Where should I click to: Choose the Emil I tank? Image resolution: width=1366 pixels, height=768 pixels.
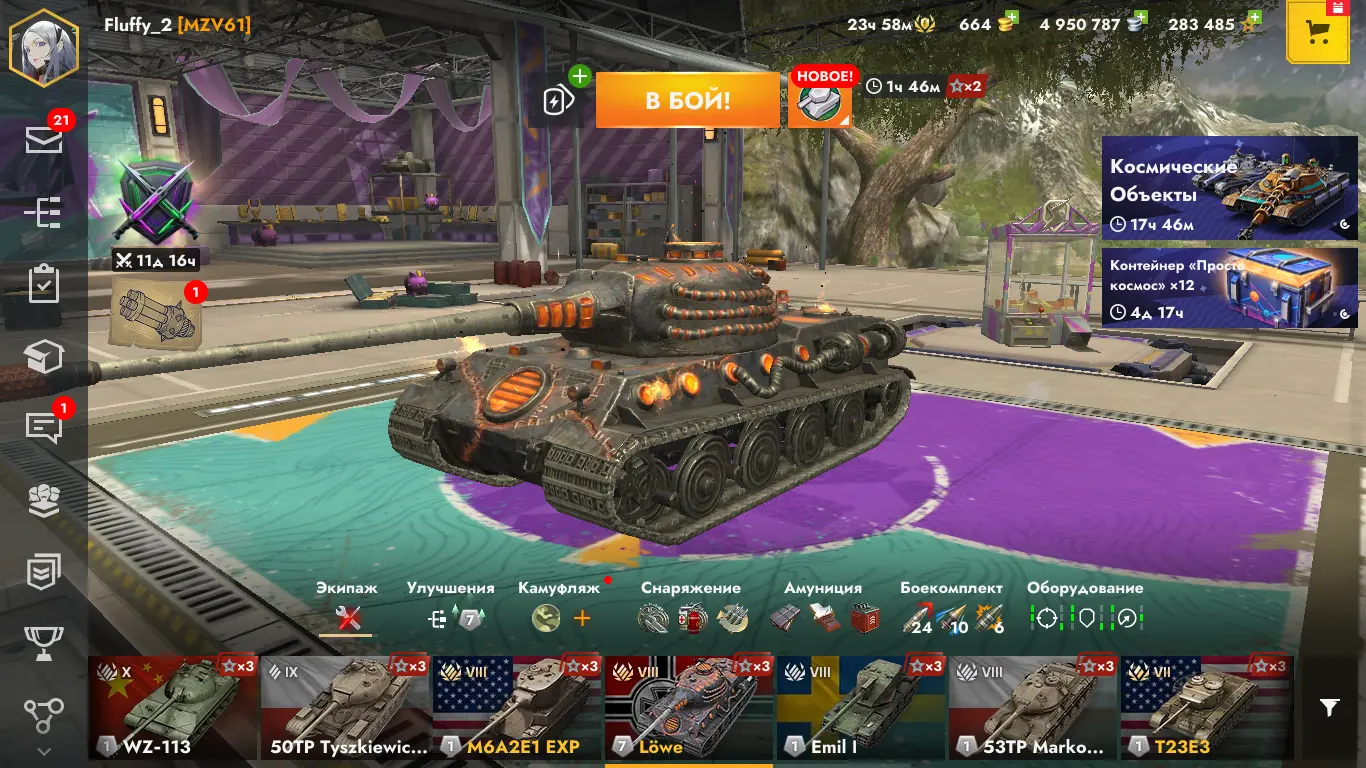861,707
